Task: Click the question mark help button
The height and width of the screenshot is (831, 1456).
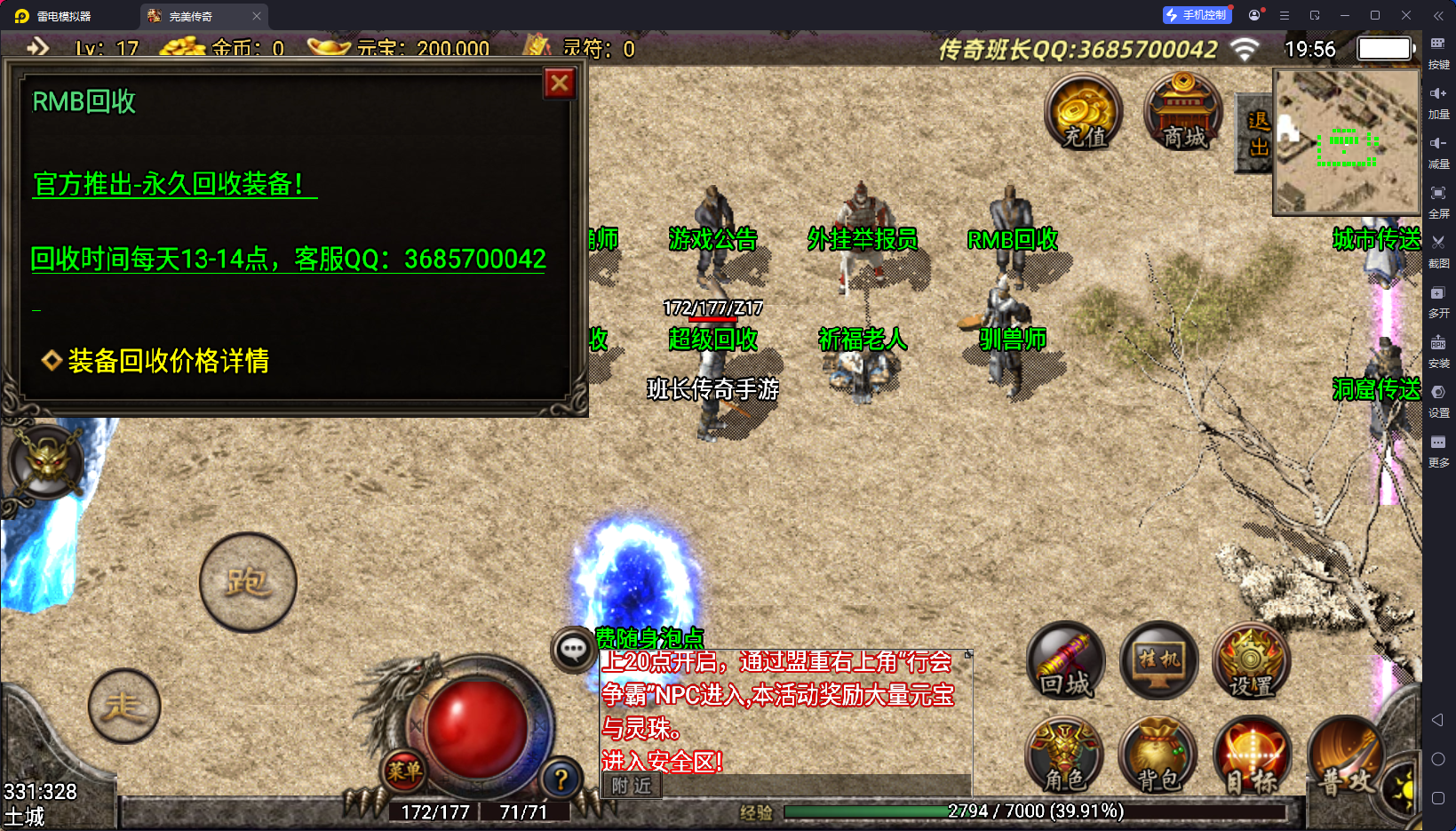Action: point(561,779)
